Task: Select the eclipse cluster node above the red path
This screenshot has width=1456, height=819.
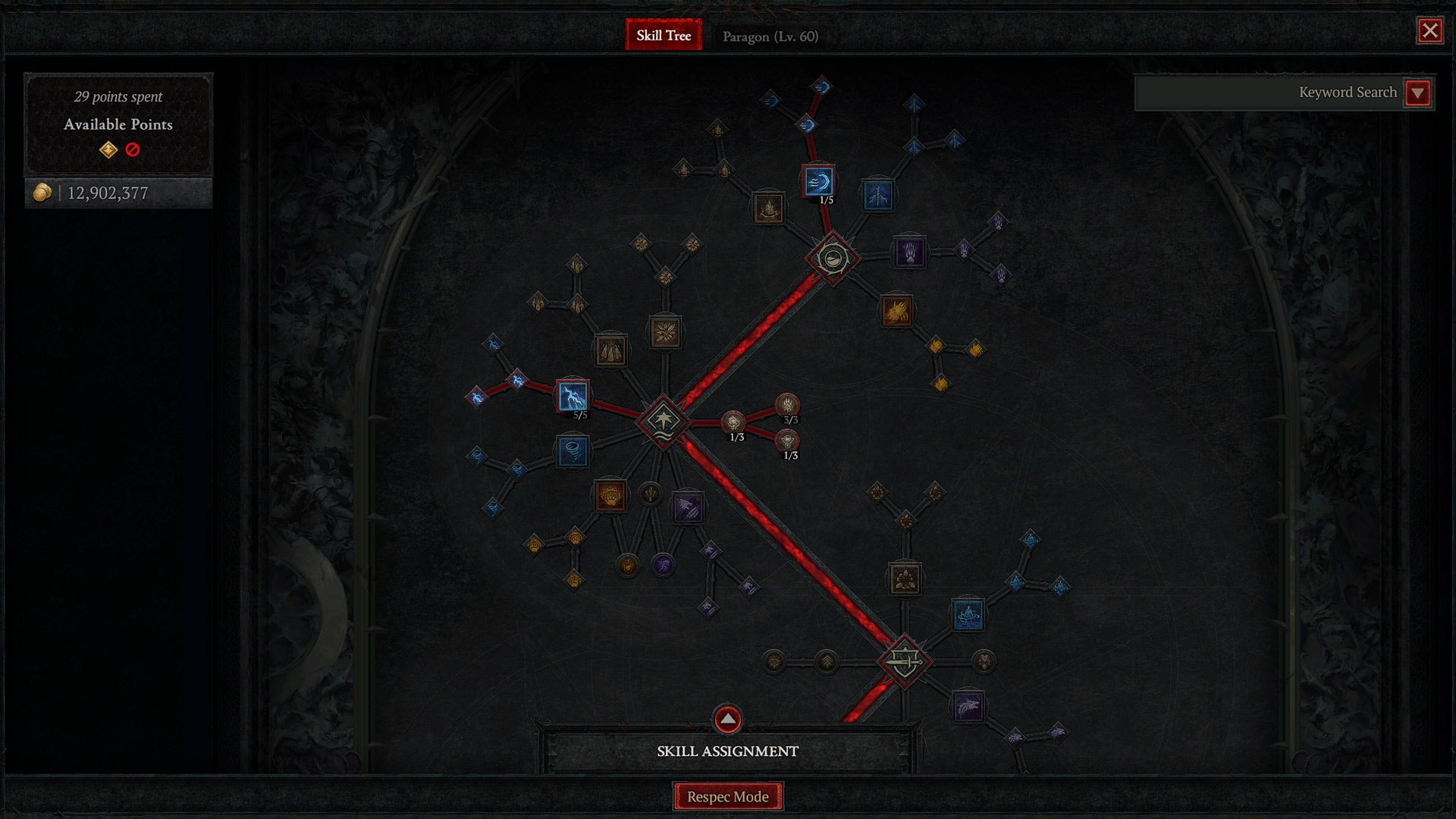Action: pyautogui.click(x=833, y=258)
